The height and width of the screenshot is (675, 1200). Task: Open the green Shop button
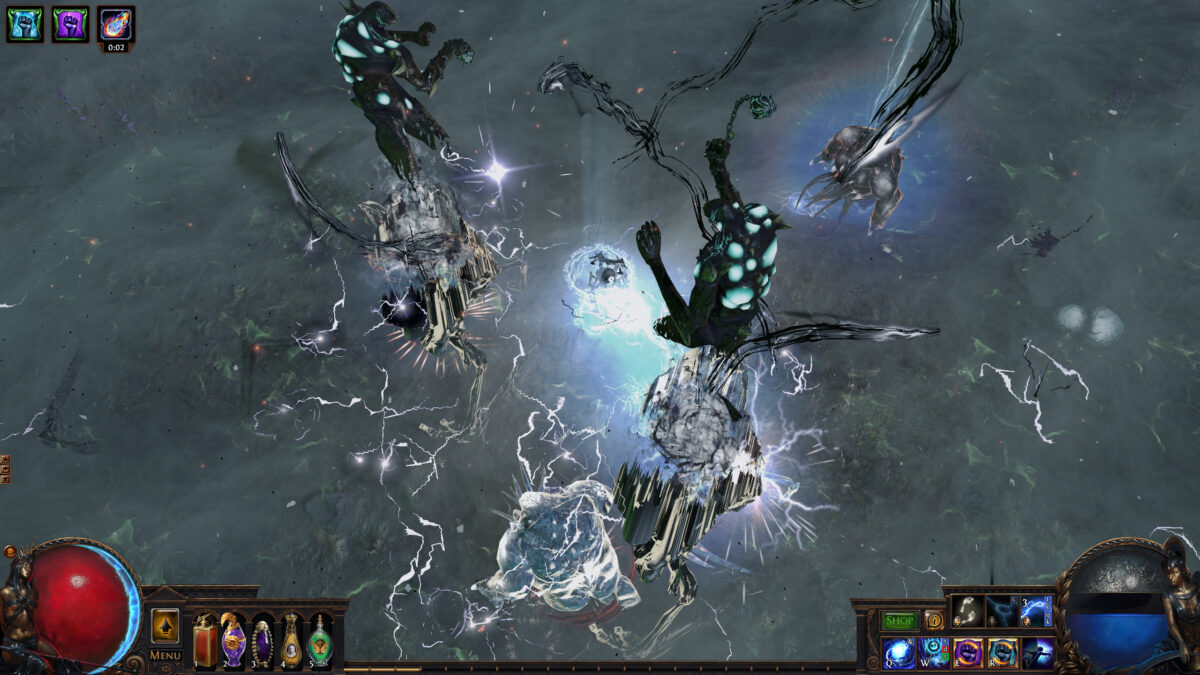click(x=900, y=620)
